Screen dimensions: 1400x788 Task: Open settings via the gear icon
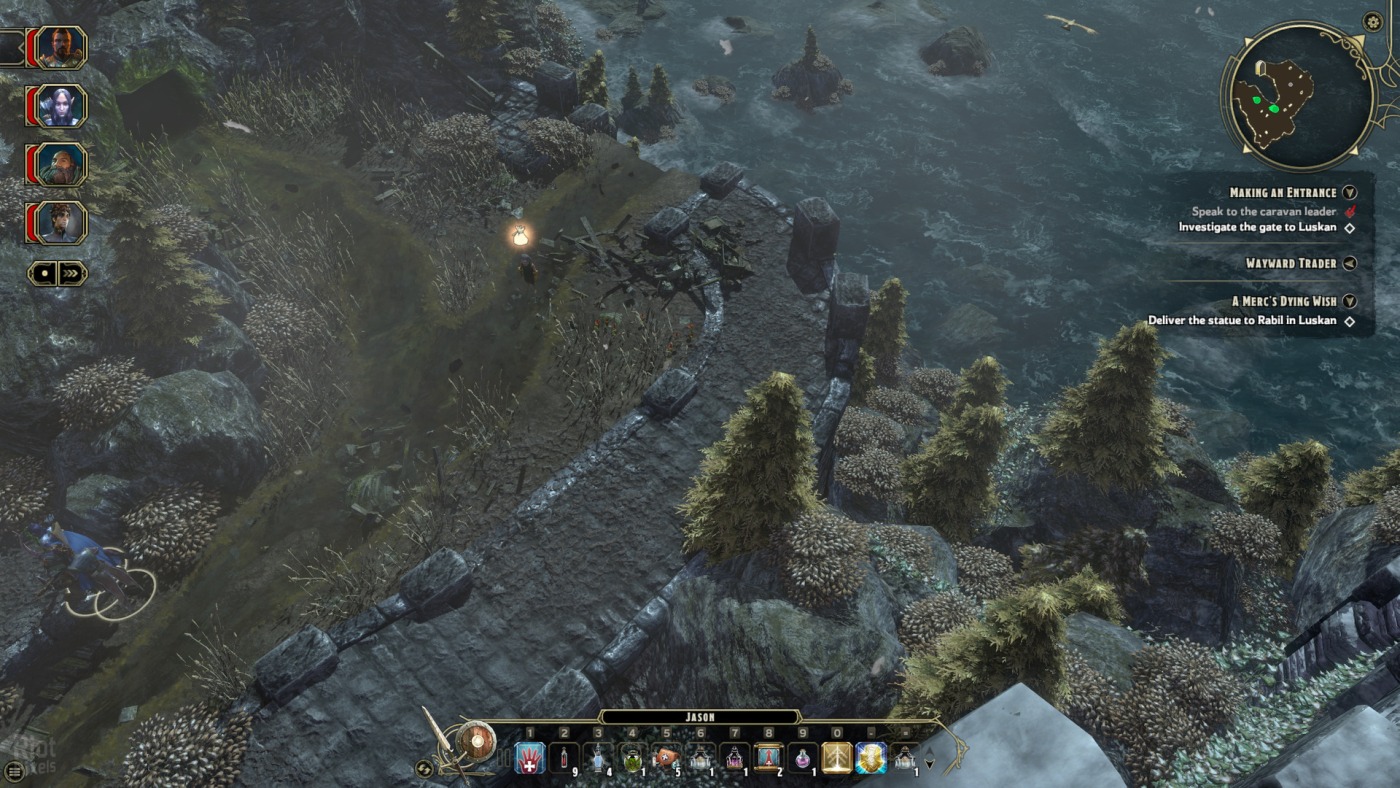pos(1372,21)
